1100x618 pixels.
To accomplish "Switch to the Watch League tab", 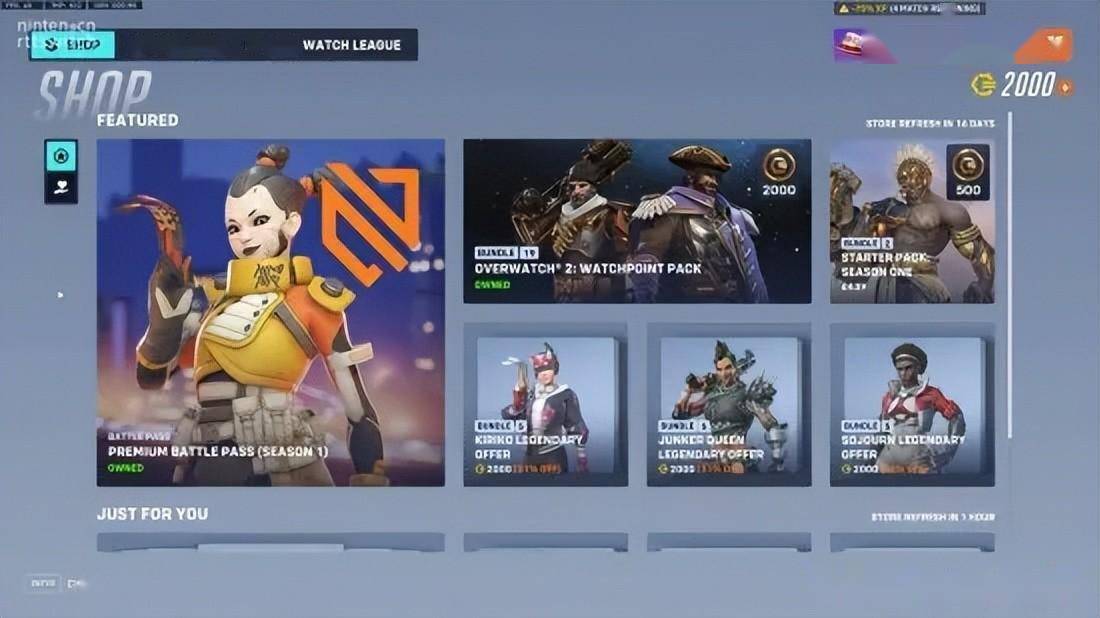I will coord(351,45).
